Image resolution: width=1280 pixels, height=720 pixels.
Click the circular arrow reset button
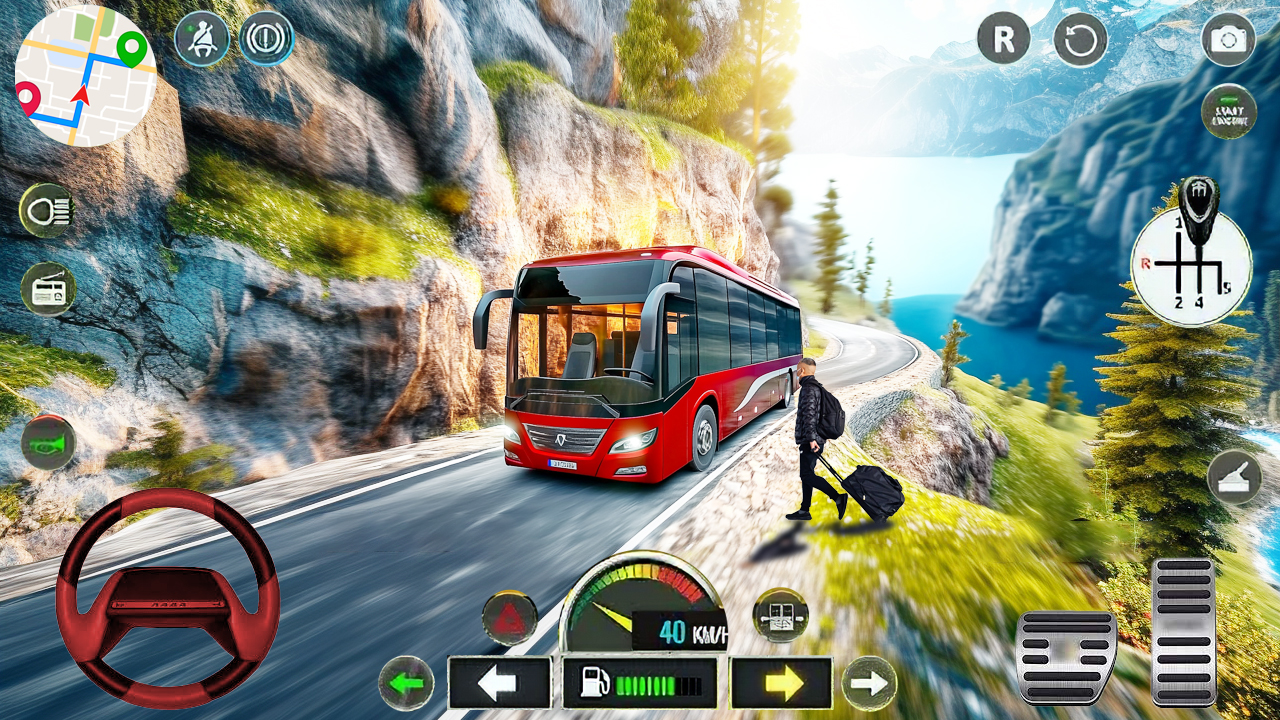[x=1080, y=39]
